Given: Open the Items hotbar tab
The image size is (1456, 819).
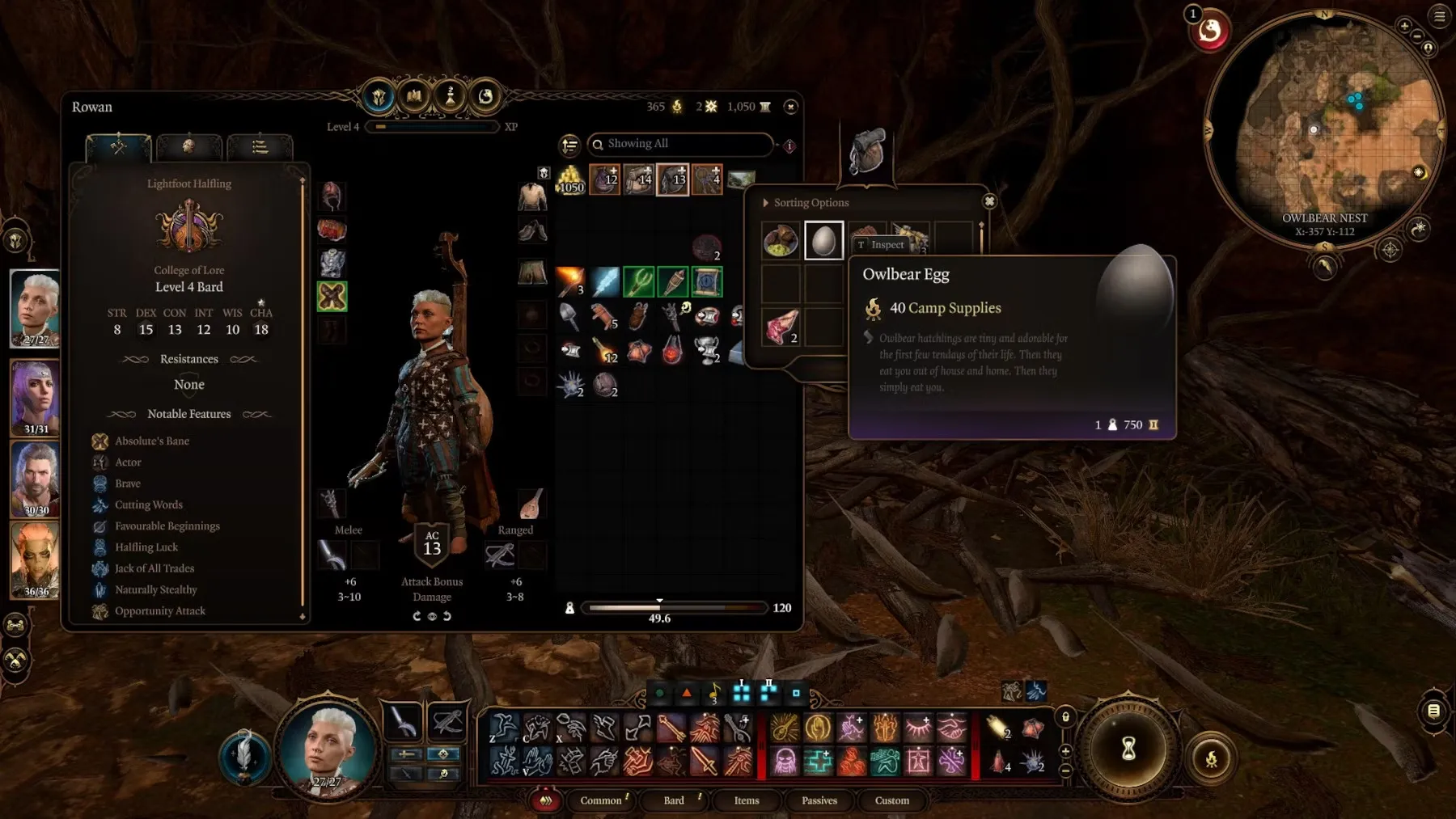Looking at the screenshot, I should [x=747, y=800].
